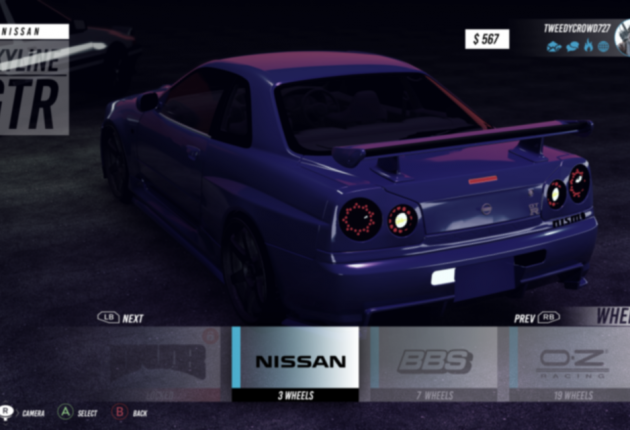The image size is (630, 430).
Task: Choose the BBS wheel brand
Action: click(x=434, y=362)
